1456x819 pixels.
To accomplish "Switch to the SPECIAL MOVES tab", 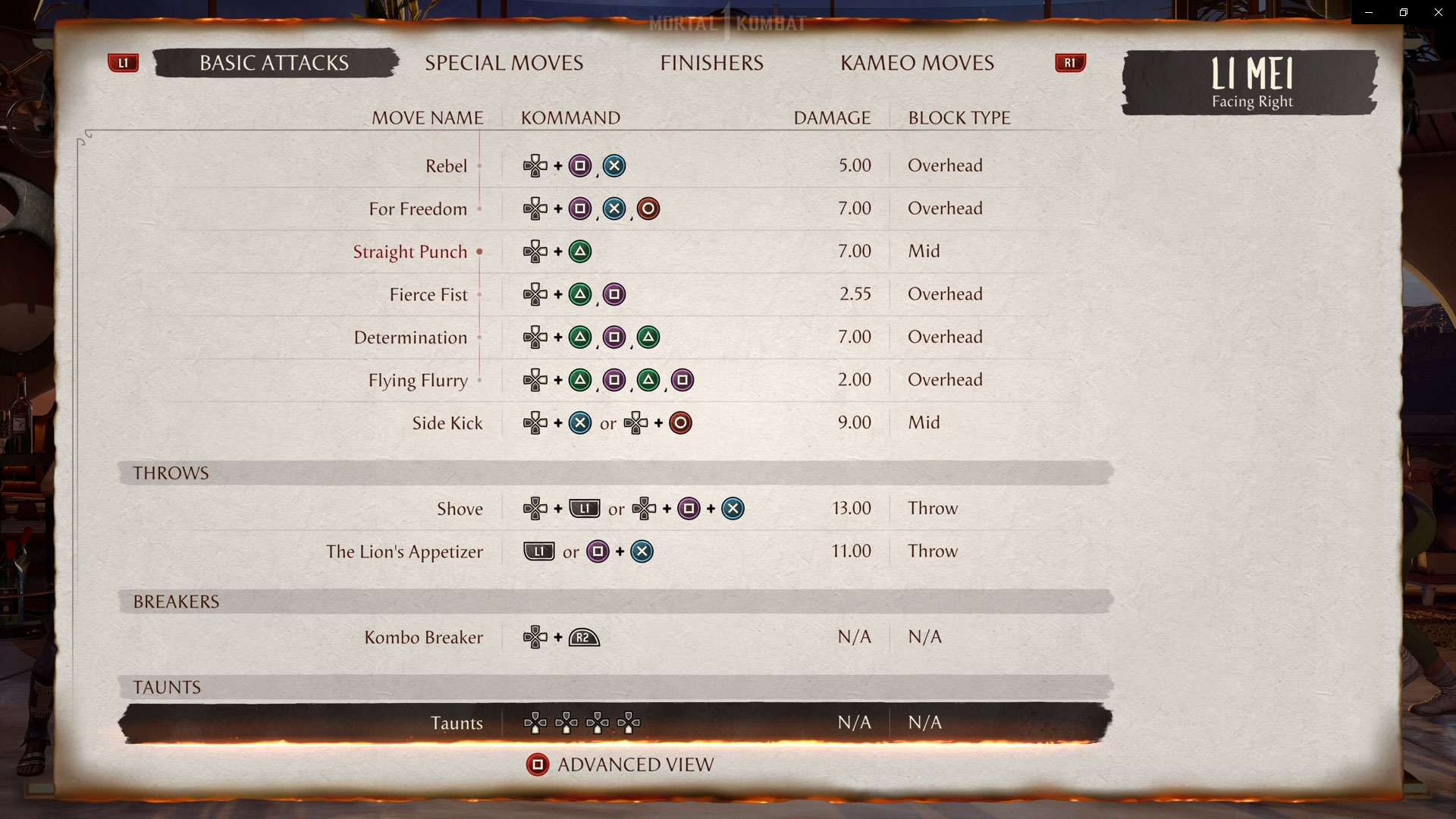I will (504, 63).
